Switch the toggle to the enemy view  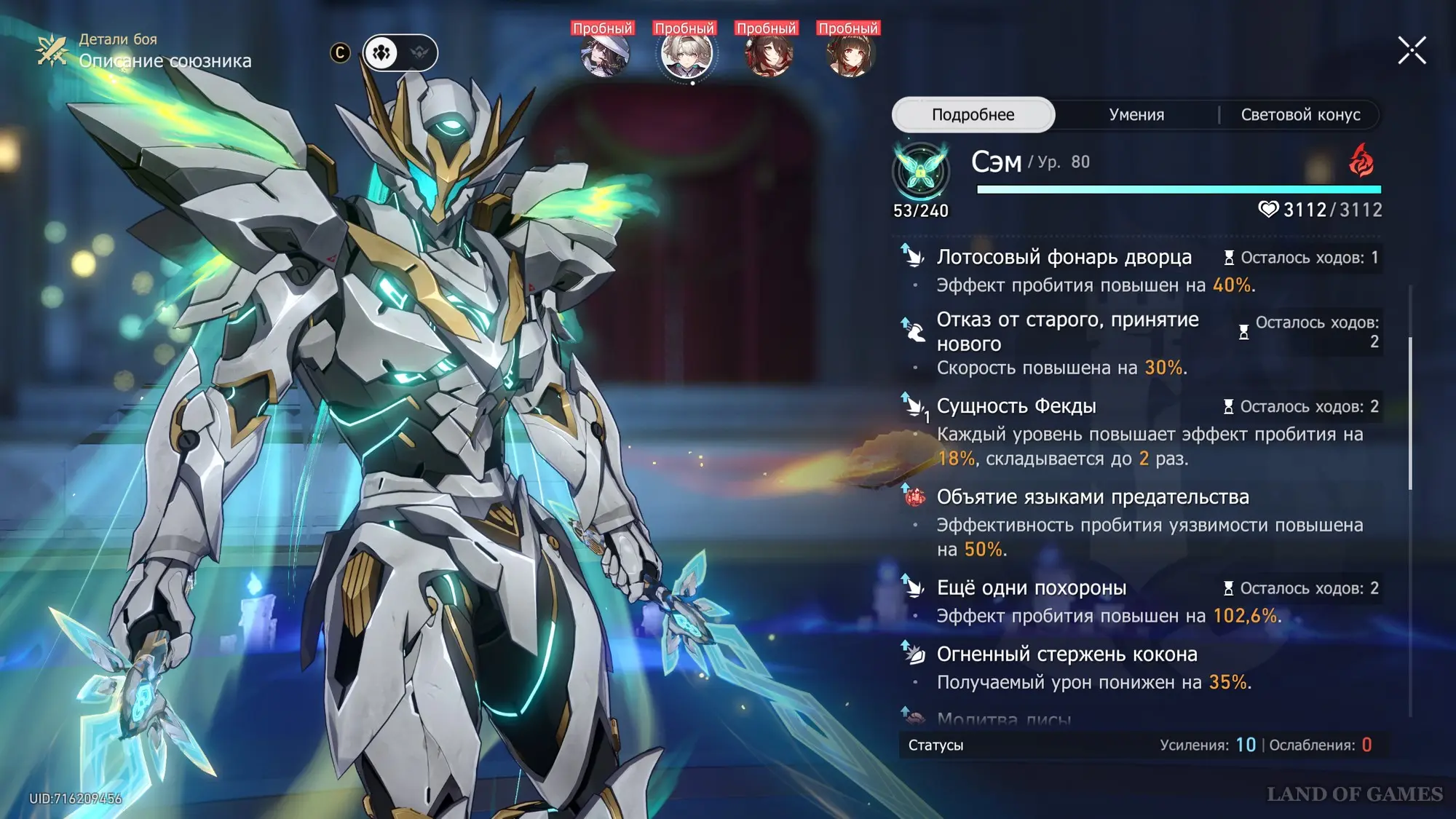(x=419, y=52)
